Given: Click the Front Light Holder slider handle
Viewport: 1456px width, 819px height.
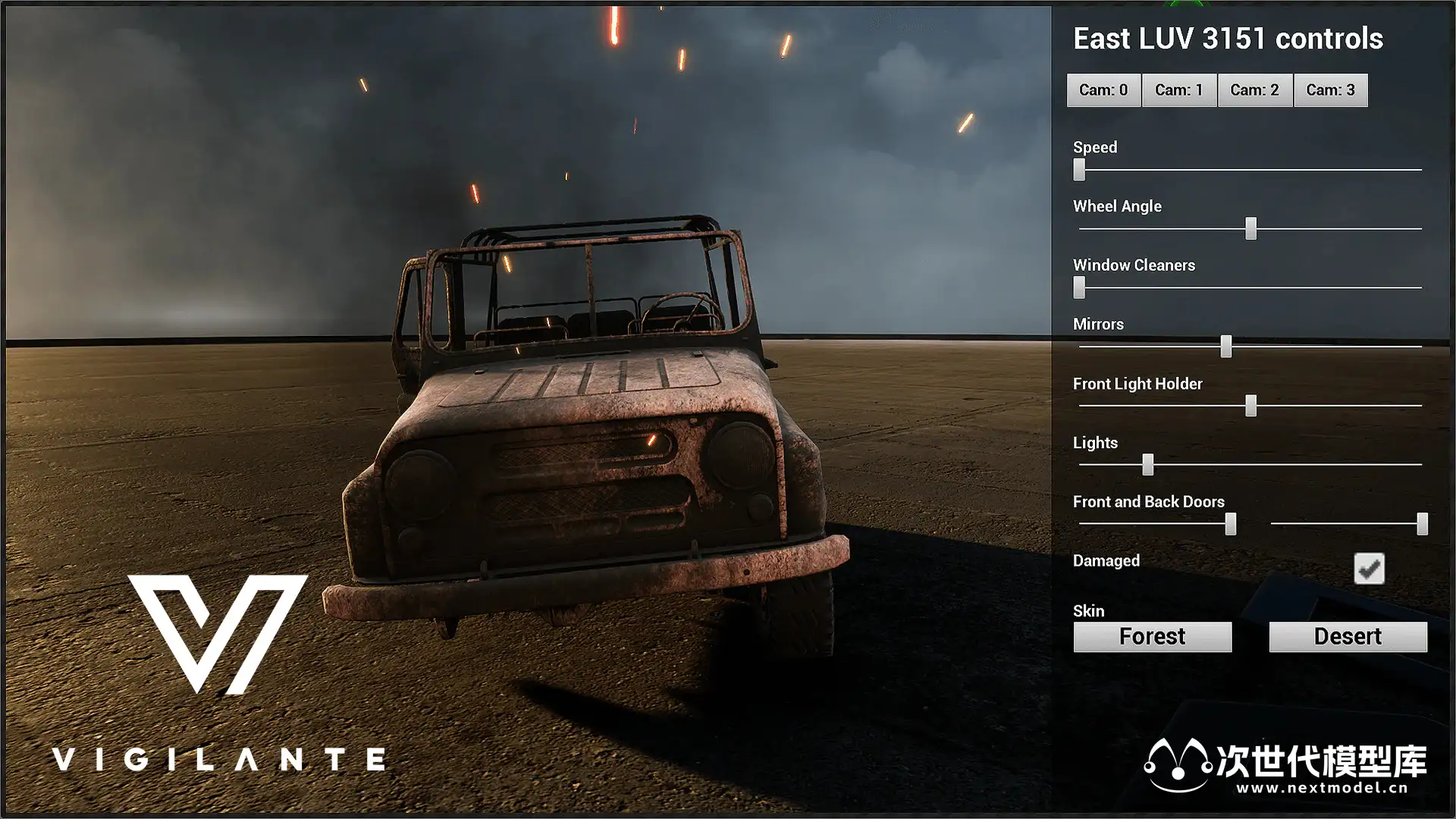Looking at the screenshot, I should tap(1250, 406).
